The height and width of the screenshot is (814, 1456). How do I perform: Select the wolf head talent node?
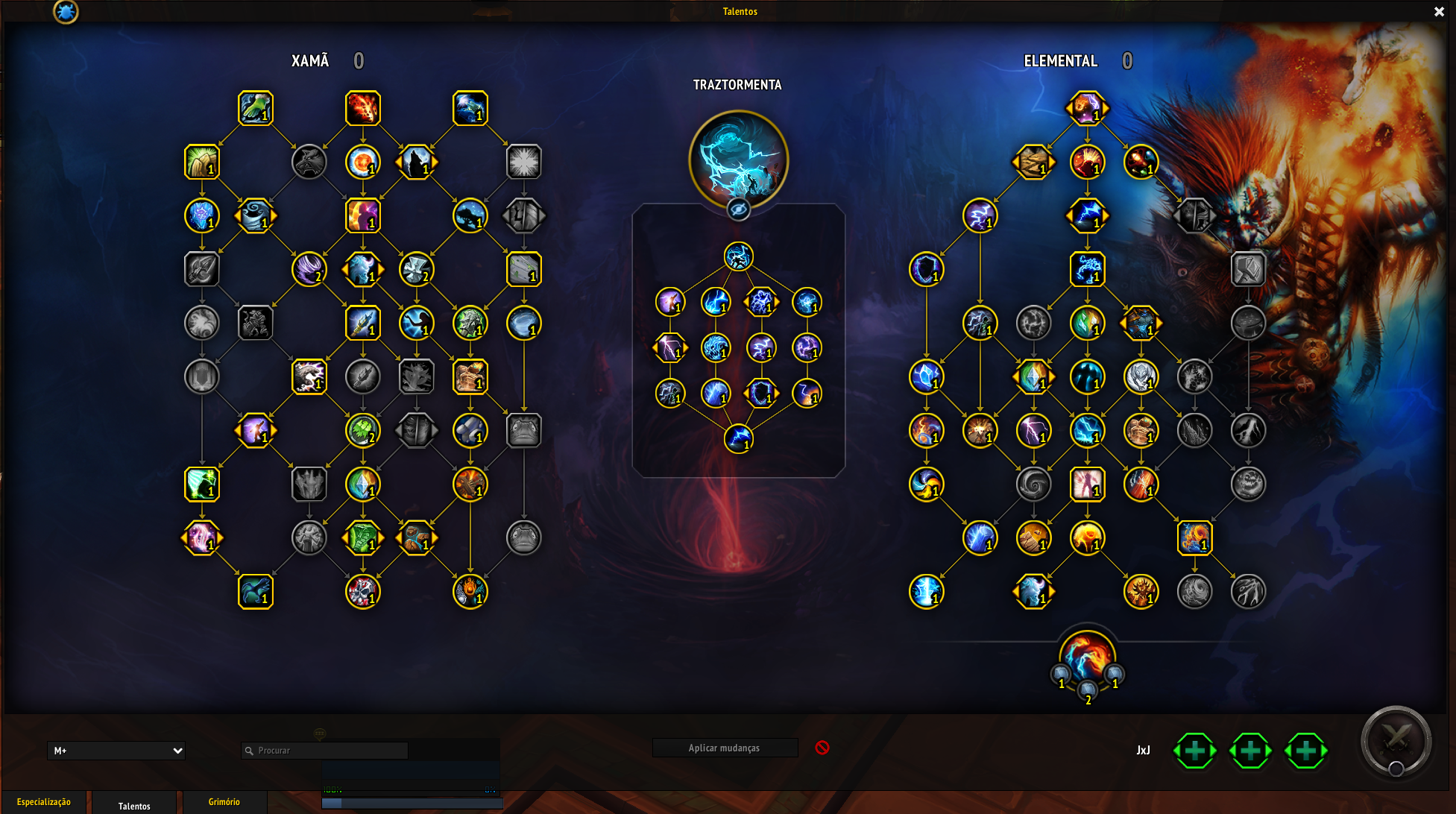(x=309, y=162)
